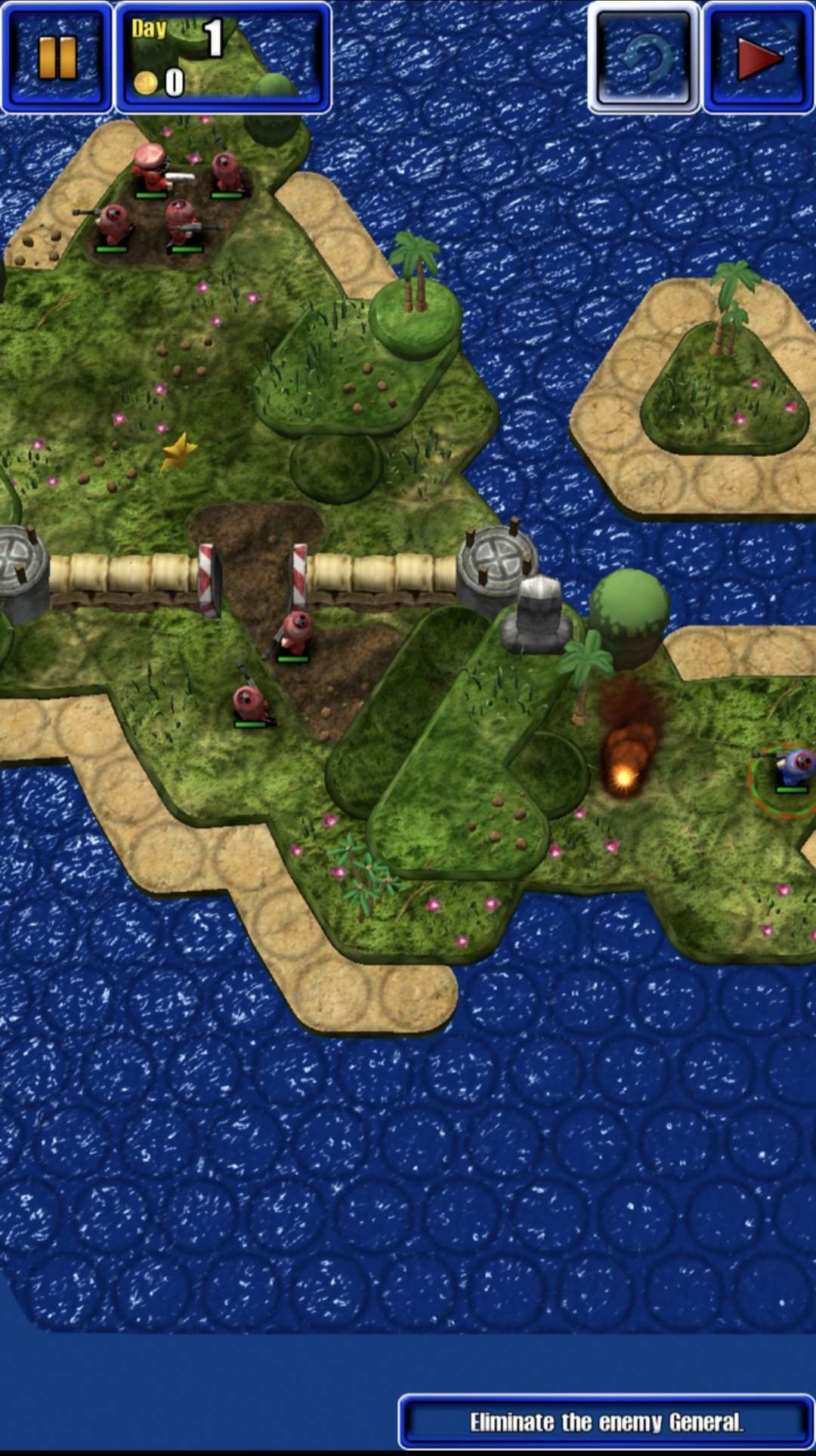Undo the last move with the circular arrow
This screenshot has height=1456, width=816.
click(644, 57)
